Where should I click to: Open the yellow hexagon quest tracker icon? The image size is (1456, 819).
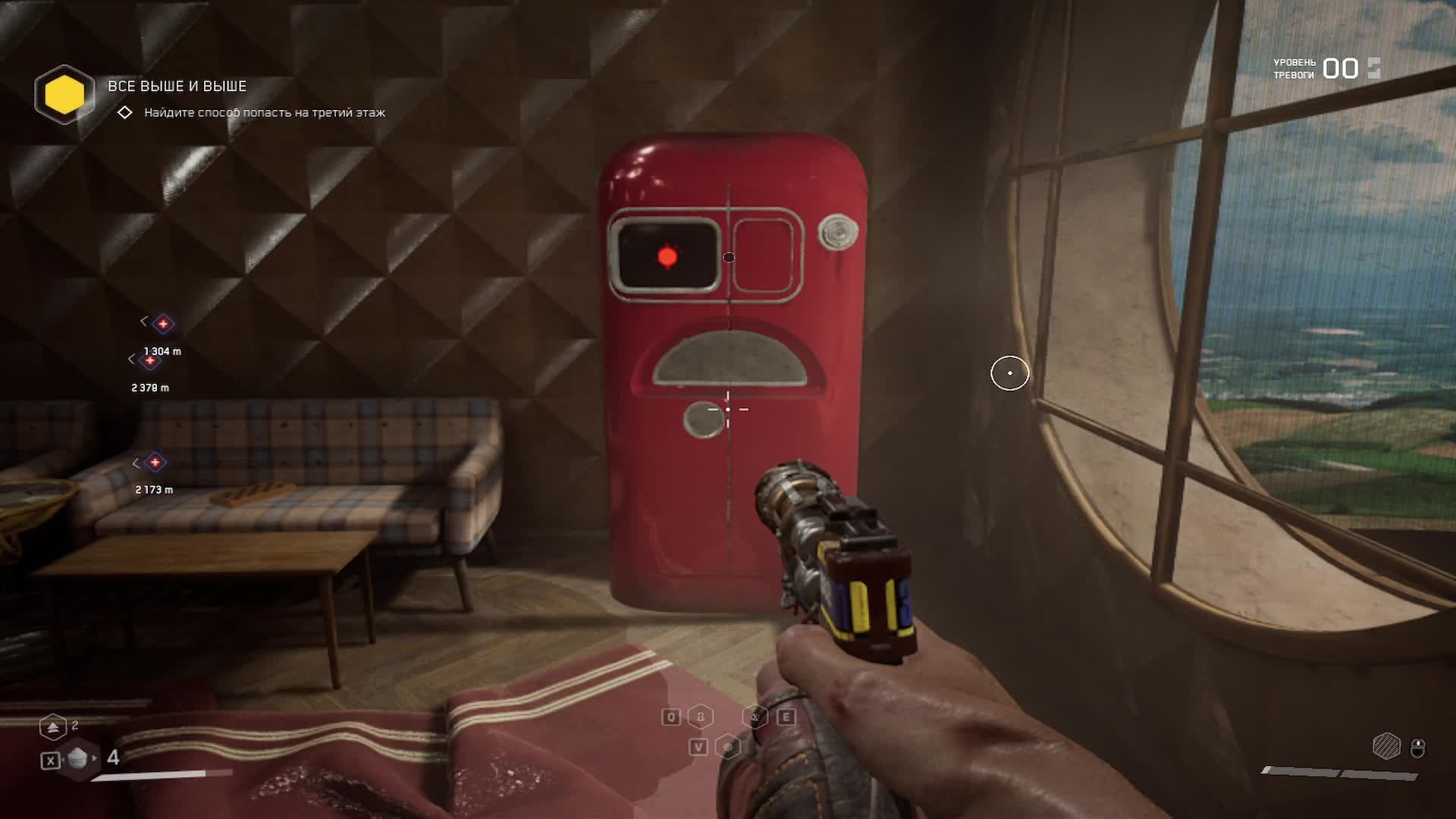coord(64,95)
